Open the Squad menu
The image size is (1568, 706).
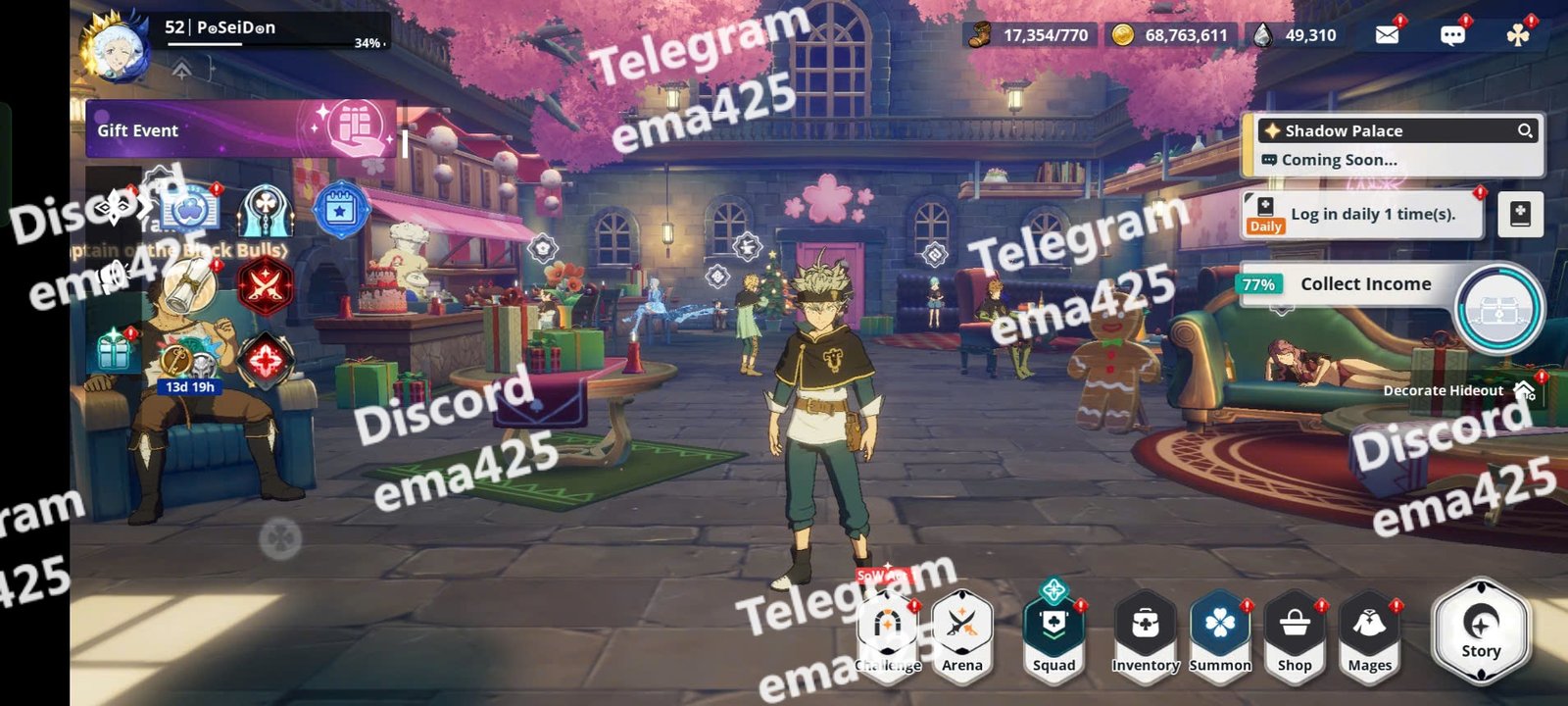[1053, 632]
